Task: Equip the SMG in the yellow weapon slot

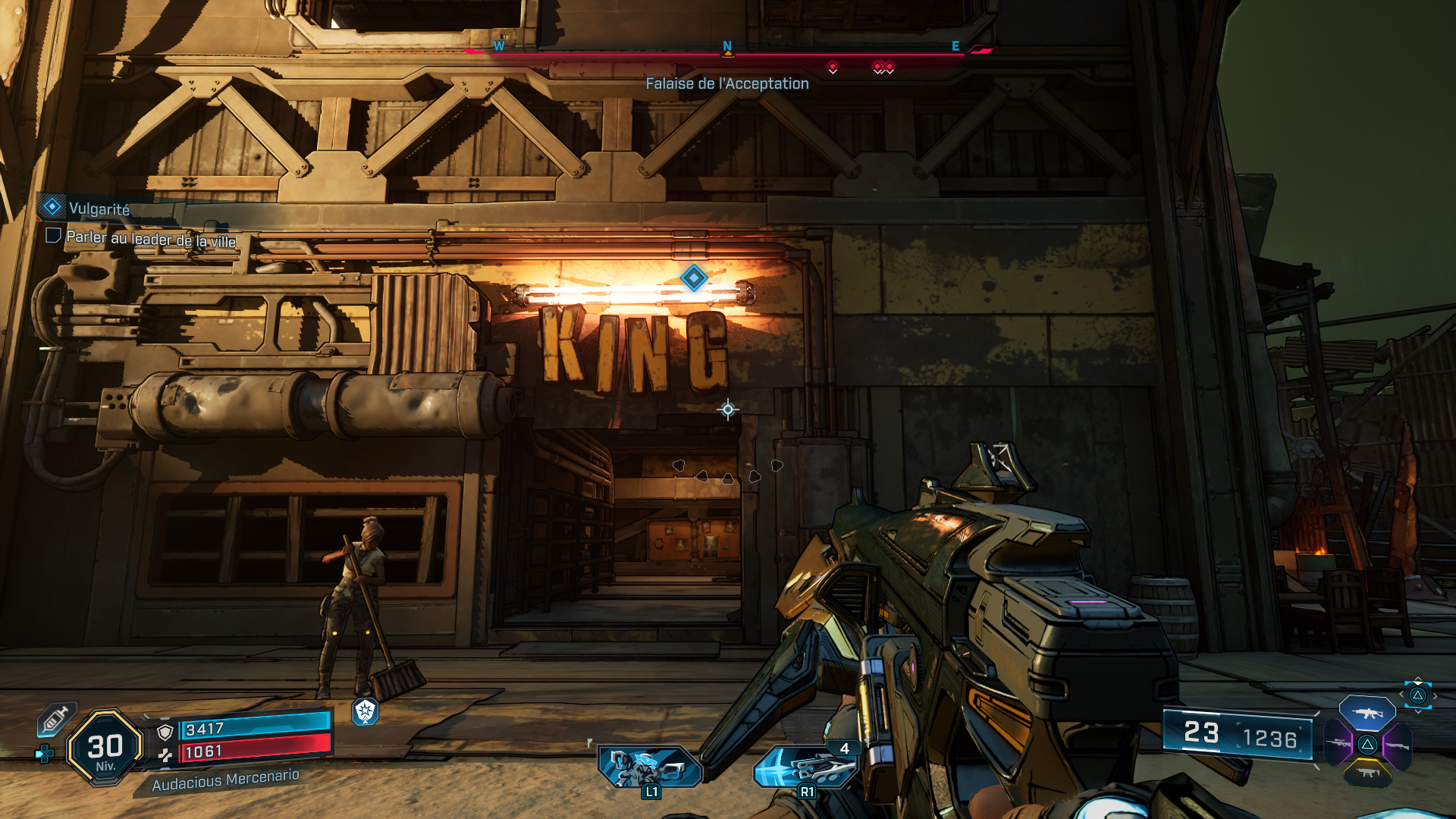Action: (x=1367, y=773)
